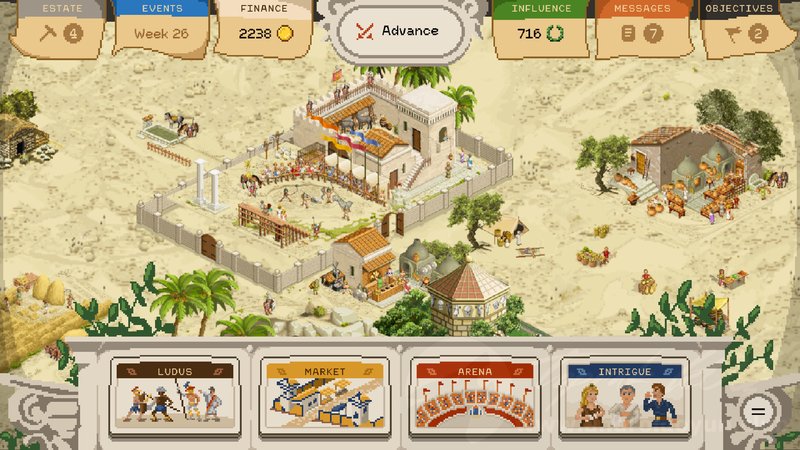The height and width of the screenshot is (450, 800).
Task: Select the Ludus card
Action: 174,393
